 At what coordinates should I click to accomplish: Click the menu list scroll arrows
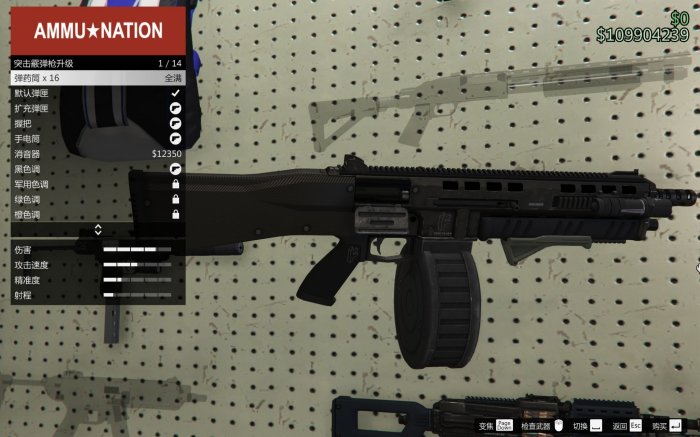97,230
